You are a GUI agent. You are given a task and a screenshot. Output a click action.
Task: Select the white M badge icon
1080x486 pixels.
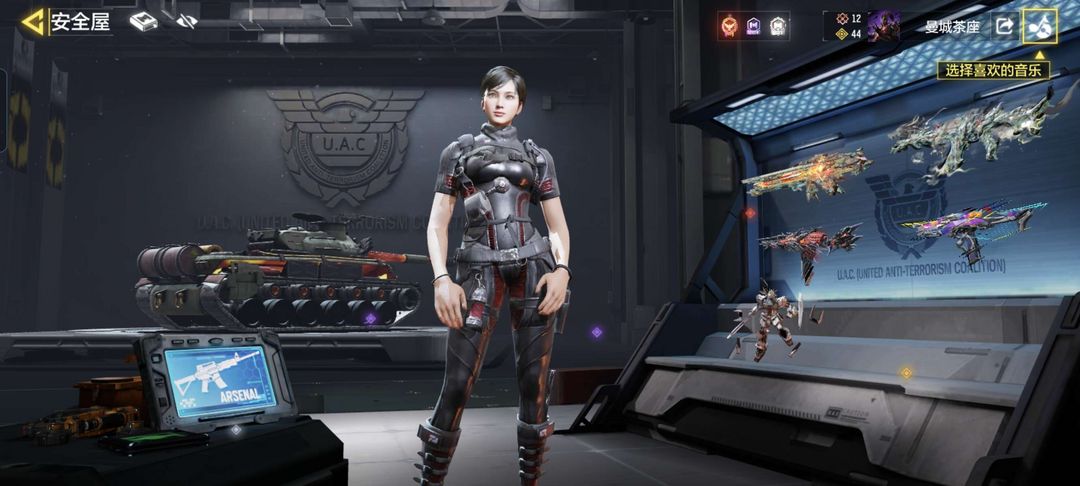(x=778, y=26)
